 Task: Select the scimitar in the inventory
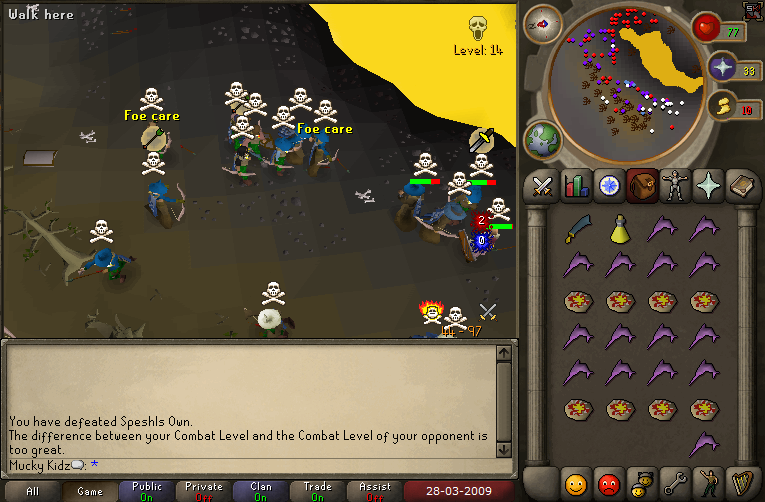[x=577, y=229]
